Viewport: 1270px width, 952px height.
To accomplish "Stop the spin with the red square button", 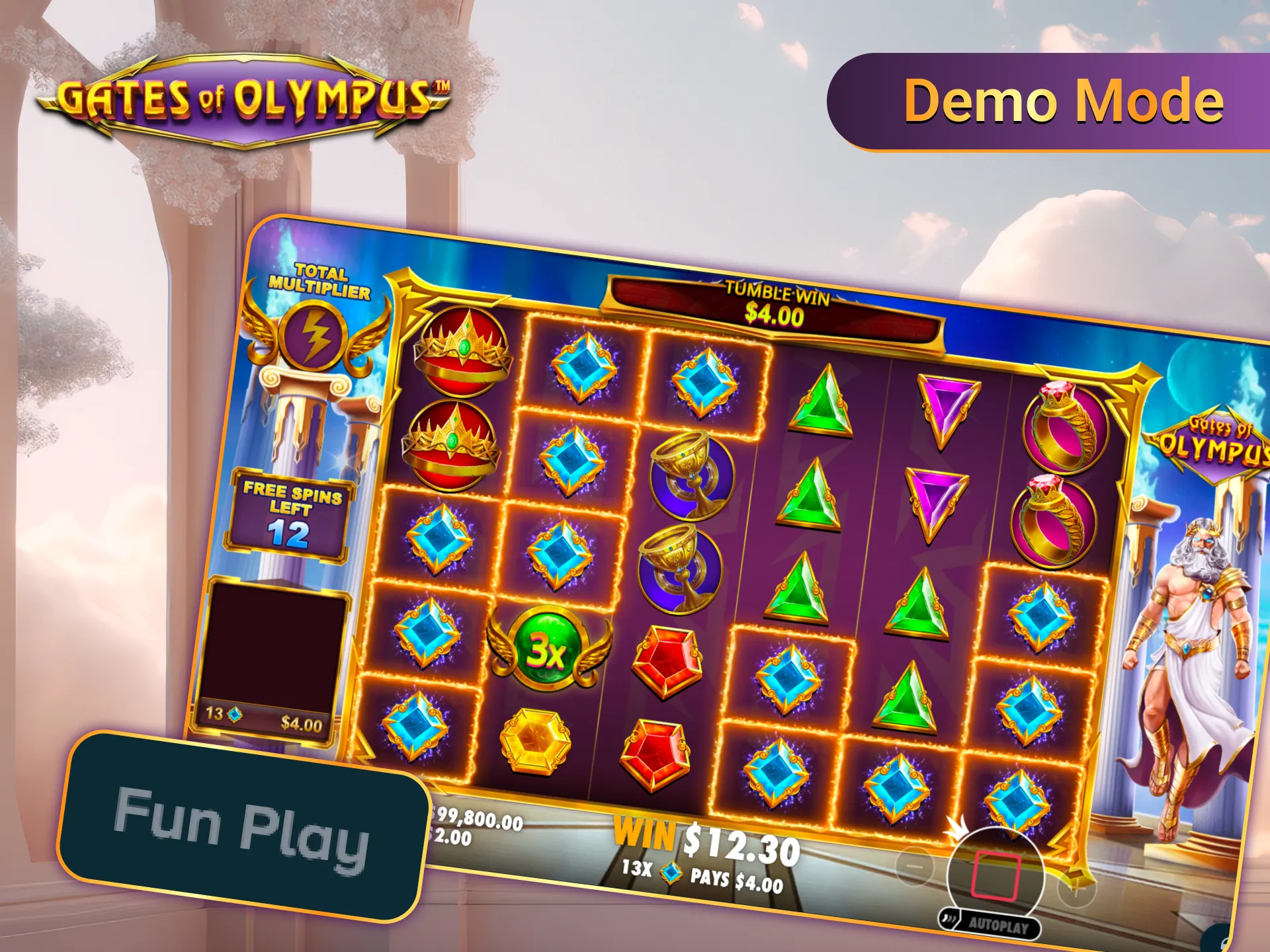I will (995, 876).
